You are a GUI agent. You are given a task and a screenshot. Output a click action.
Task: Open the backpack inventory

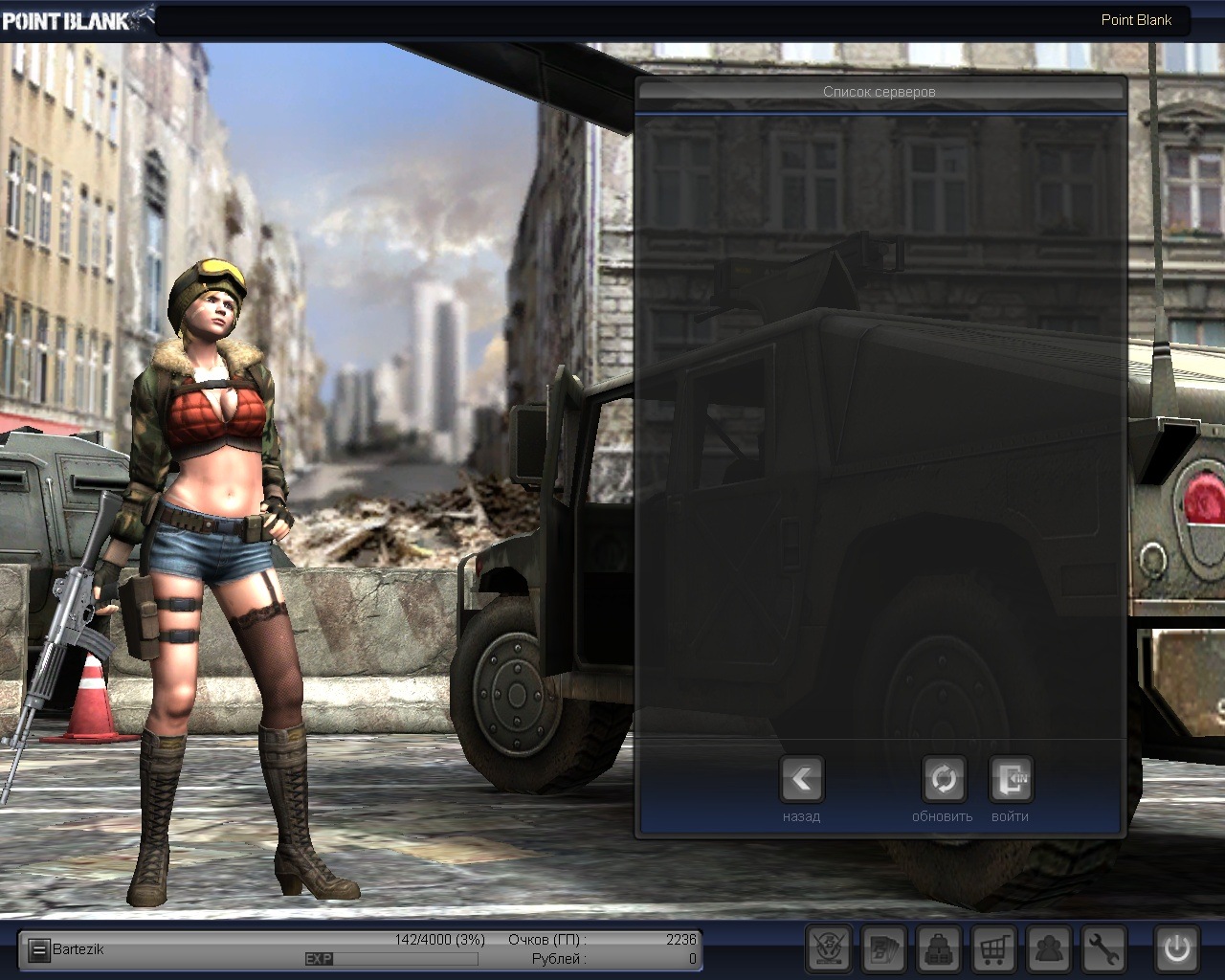click(x=939, y=949)
